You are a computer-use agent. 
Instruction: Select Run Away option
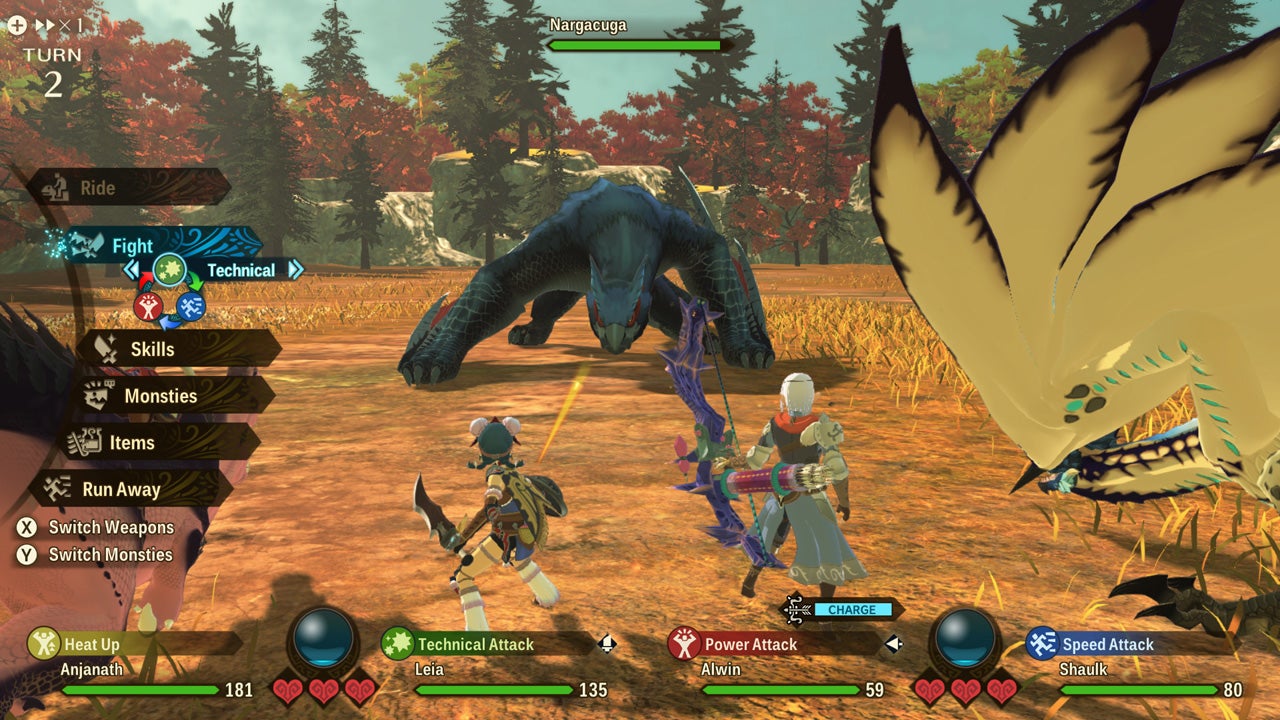pos(130,489)
